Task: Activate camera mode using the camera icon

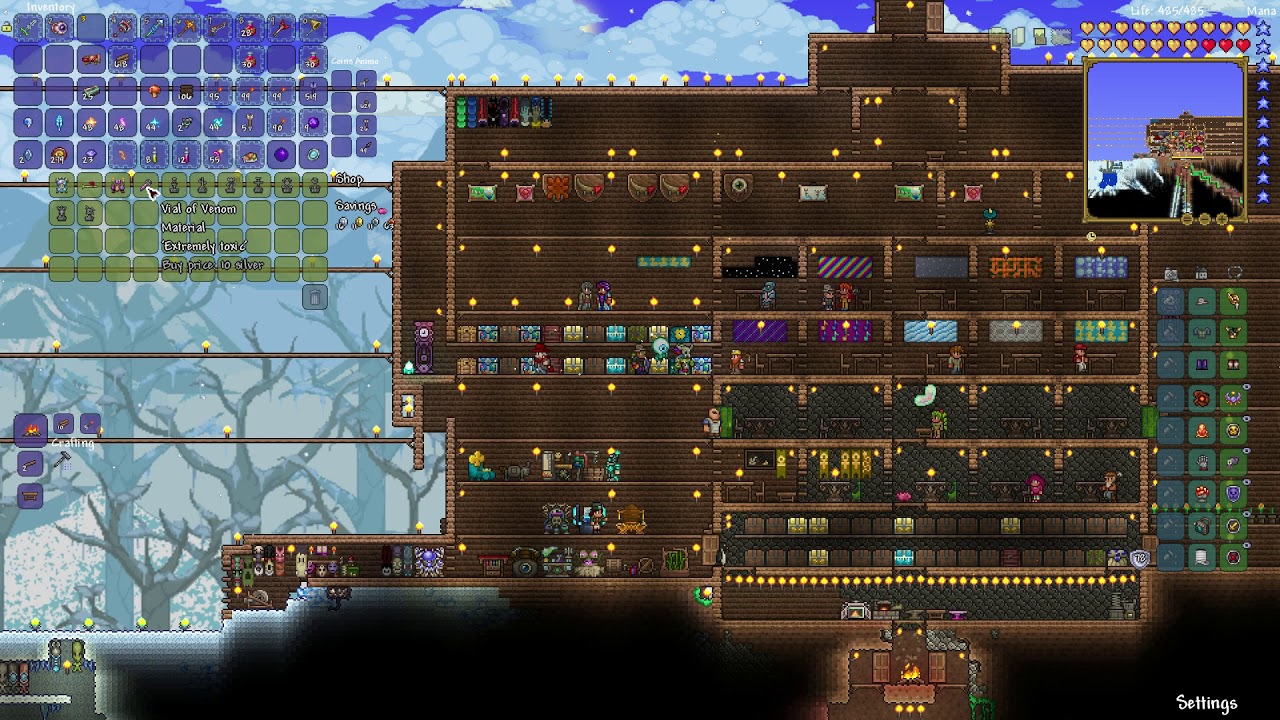Action: (x=1171, y=273)
